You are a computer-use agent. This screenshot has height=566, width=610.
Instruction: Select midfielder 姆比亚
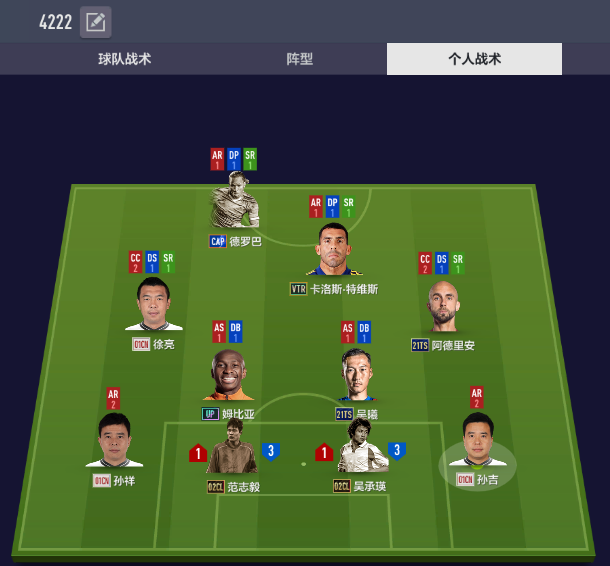click(229, 375)
